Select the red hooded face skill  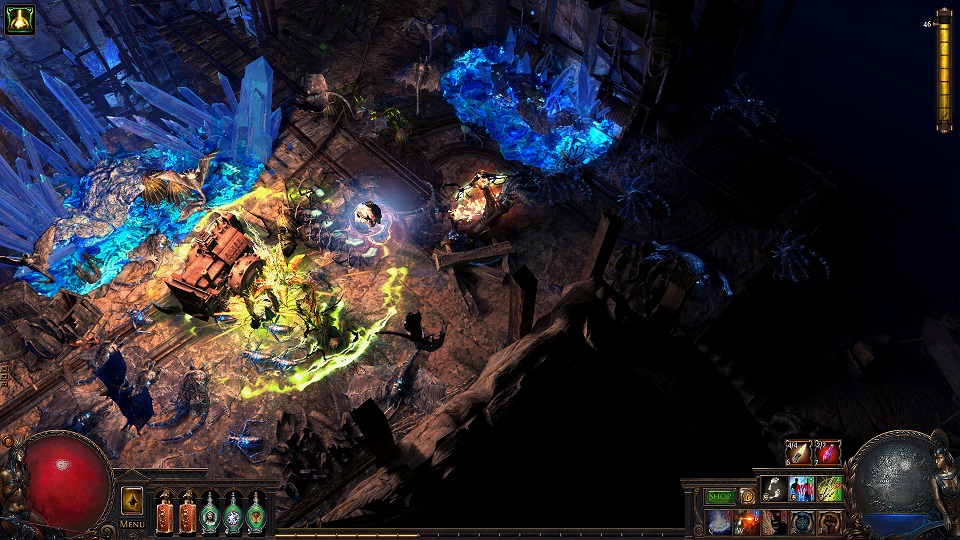pyautogui.click(x=774, y=522)
